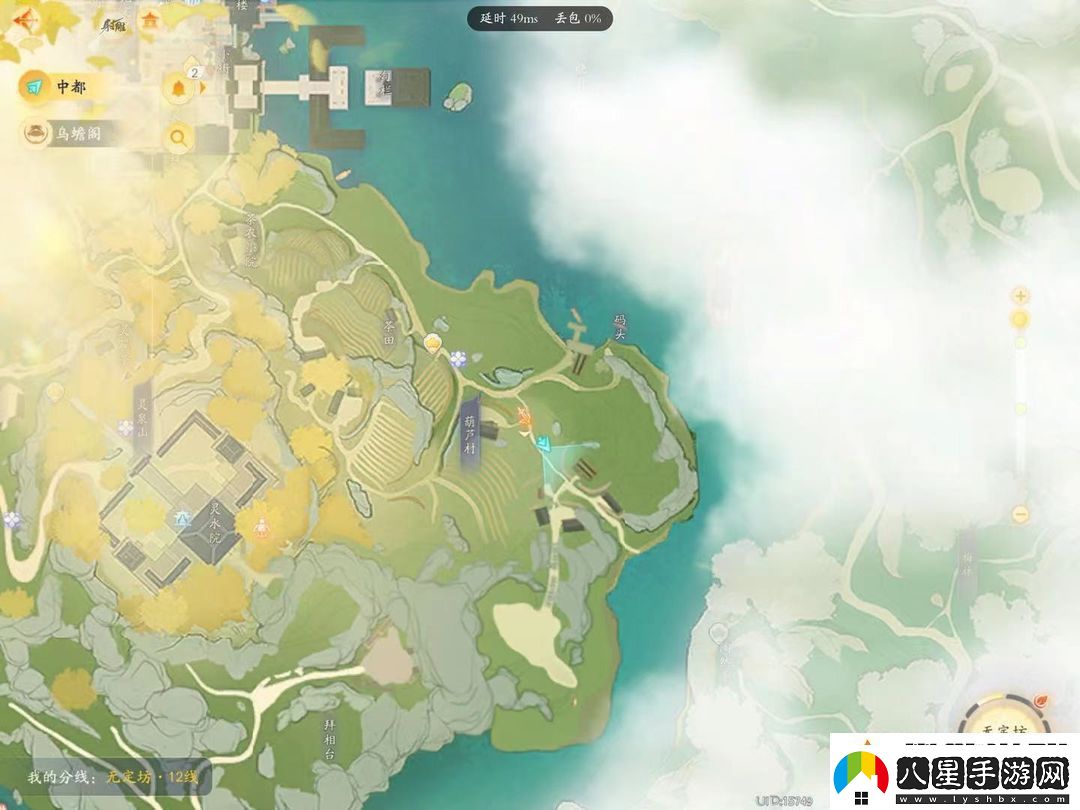Click the orange figure marker near 灵水院

click(x=261, y=521)
